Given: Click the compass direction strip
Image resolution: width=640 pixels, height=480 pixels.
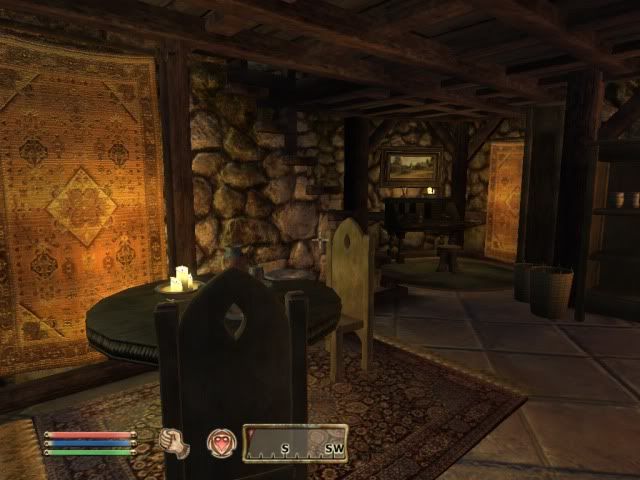Looking at the screenshot, I should click(x=295, y=442).
